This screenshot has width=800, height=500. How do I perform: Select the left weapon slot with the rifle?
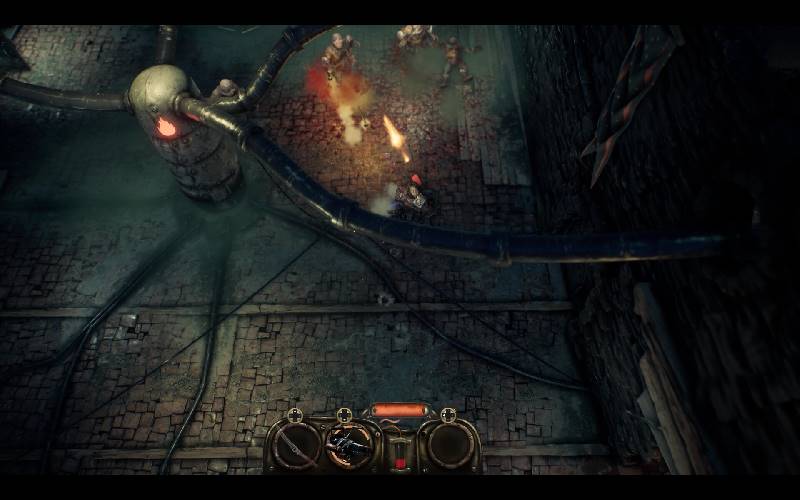(296, 445)
